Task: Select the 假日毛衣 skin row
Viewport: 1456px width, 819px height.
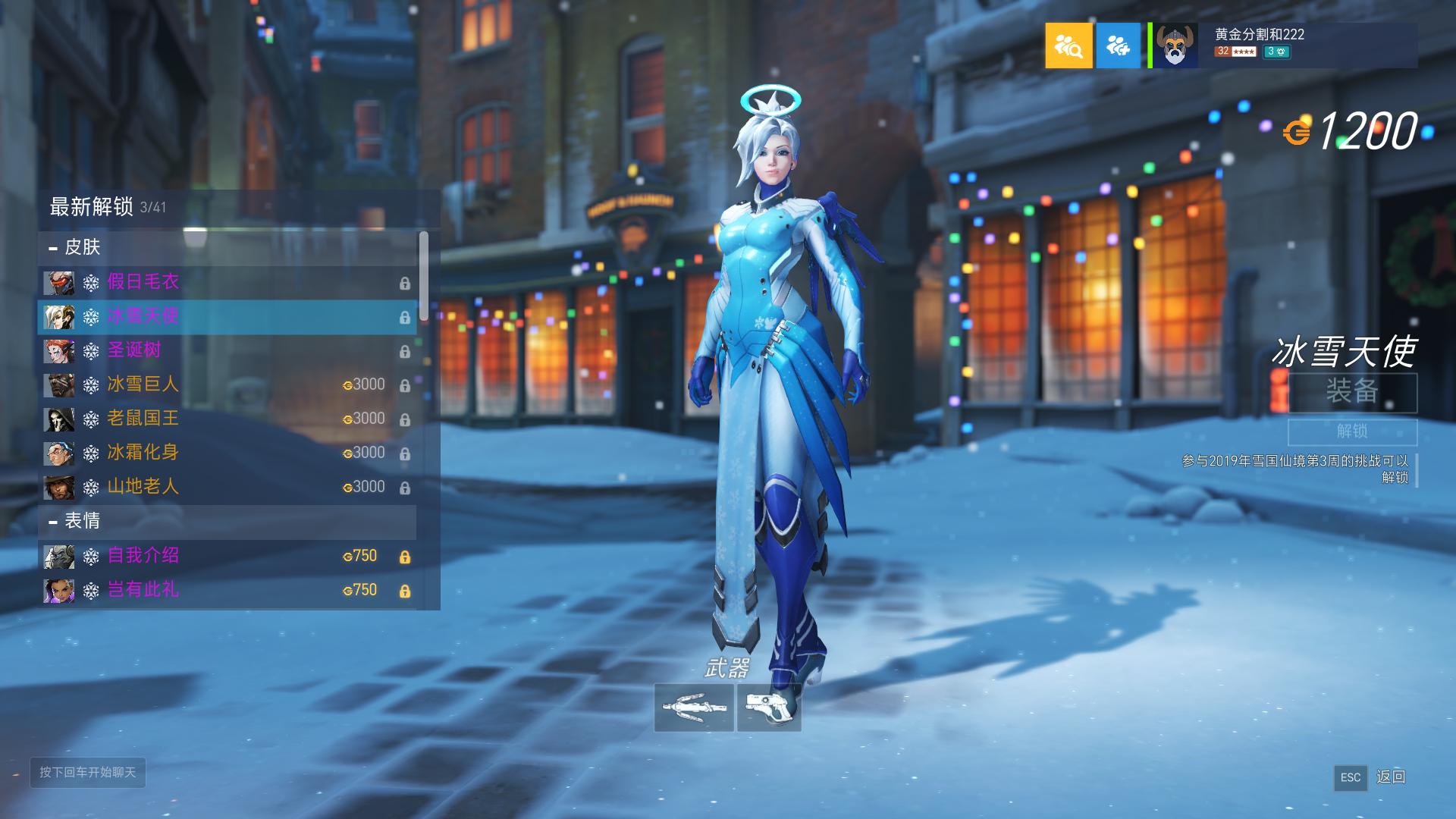Action: coord(226,282)
